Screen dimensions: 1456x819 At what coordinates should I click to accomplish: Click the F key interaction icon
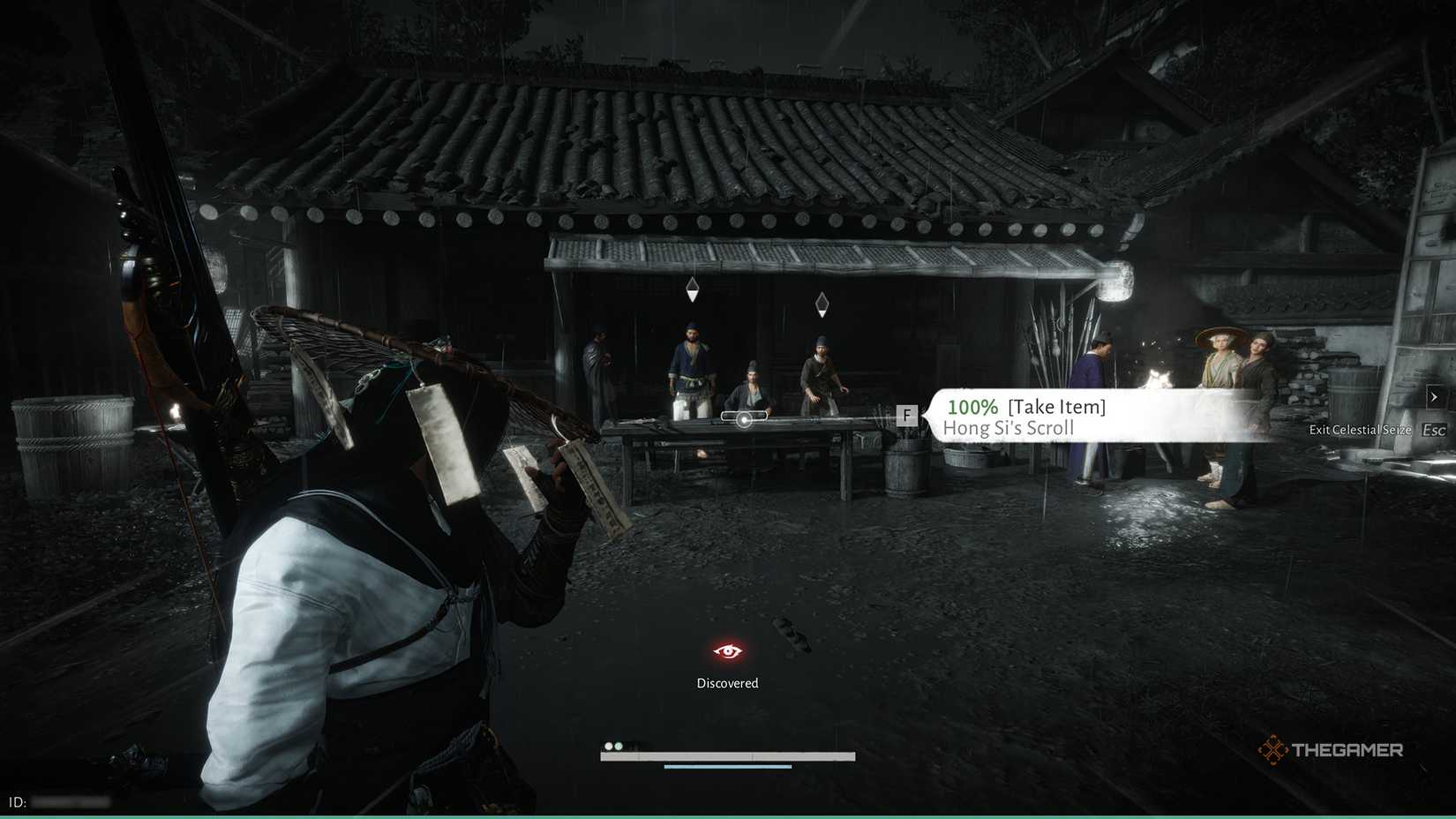pos(906,415)
